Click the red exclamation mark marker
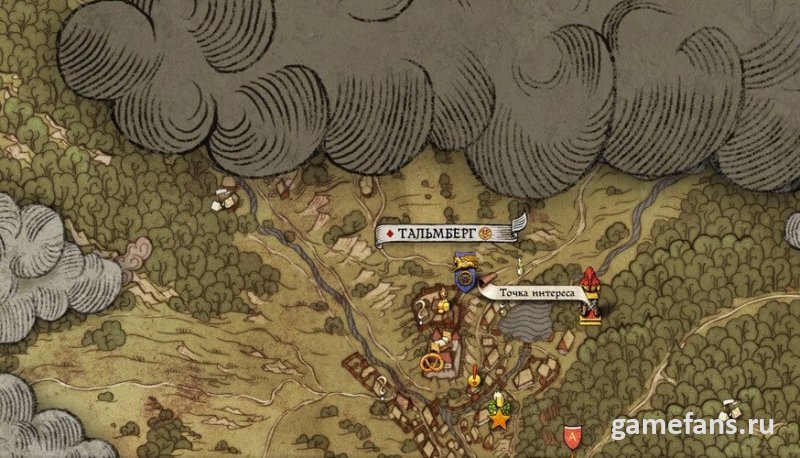 tap(471, 376)
